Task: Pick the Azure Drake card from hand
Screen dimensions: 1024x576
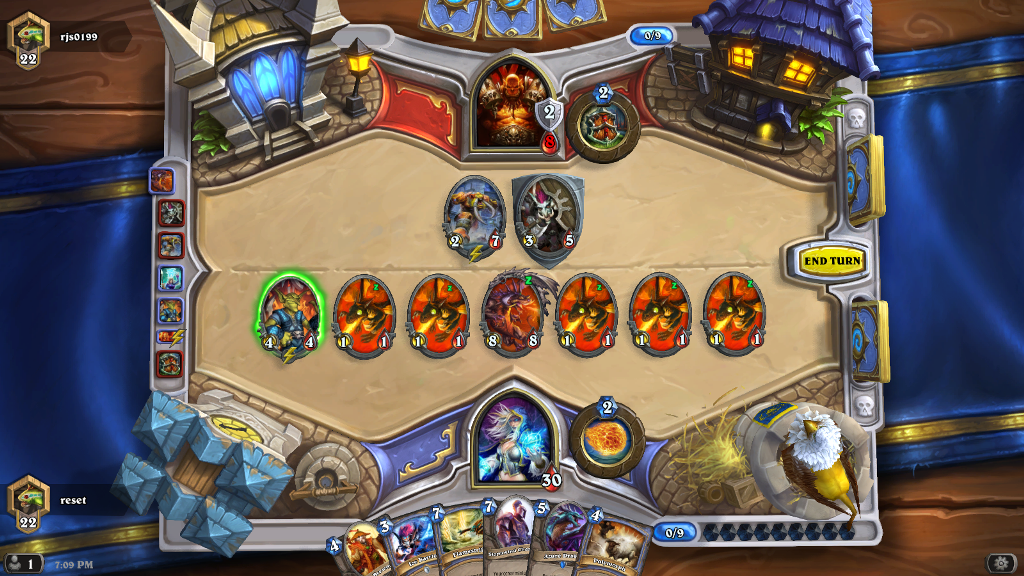Action: point(565,540)
